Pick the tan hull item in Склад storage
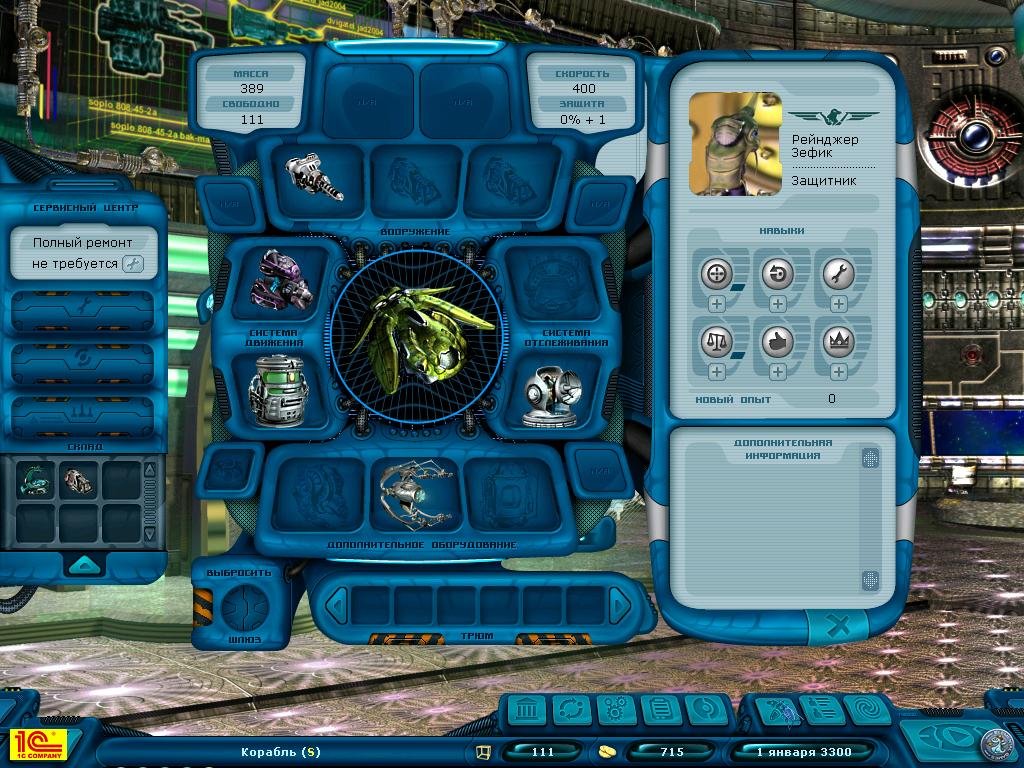 77,481
